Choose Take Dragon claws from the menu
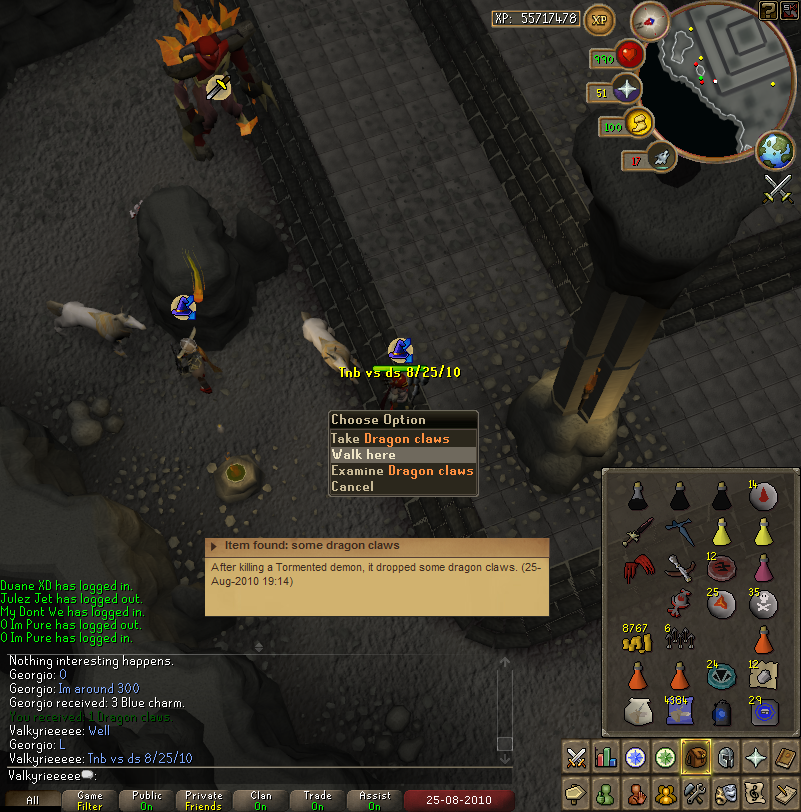 coord(403,438)
